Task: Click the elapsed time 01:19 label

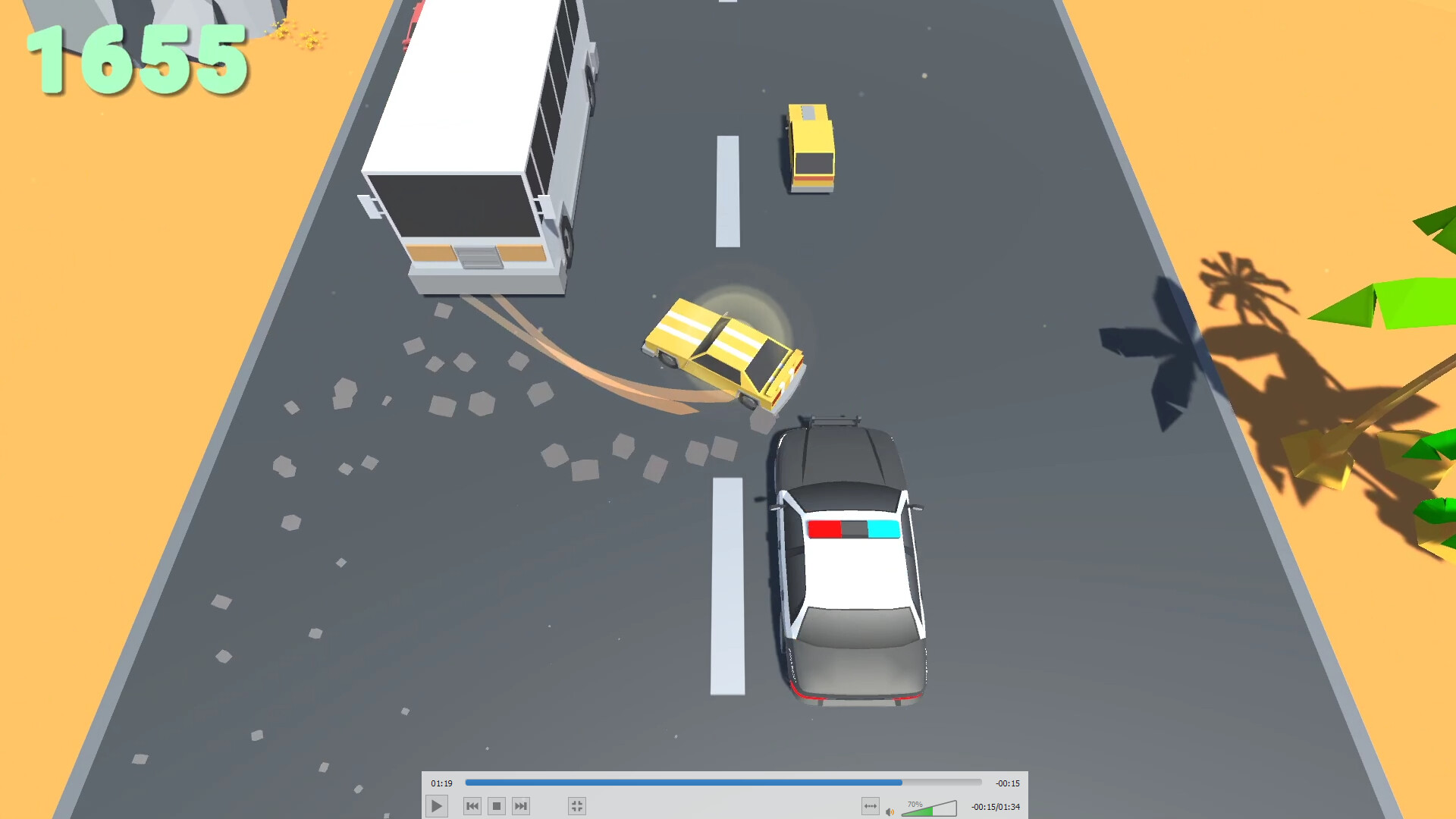Action: coord(442,783)
